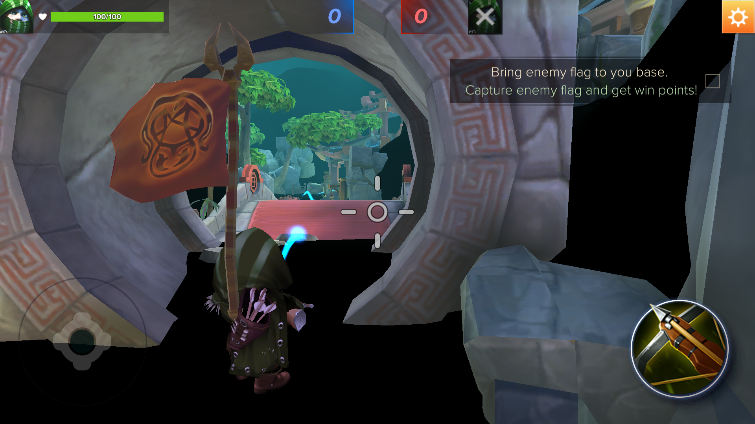Image resolution: width=755 pixels, height=424 pixels.
Task: Tap the virtual movement joystick
Action: point(80,340)
